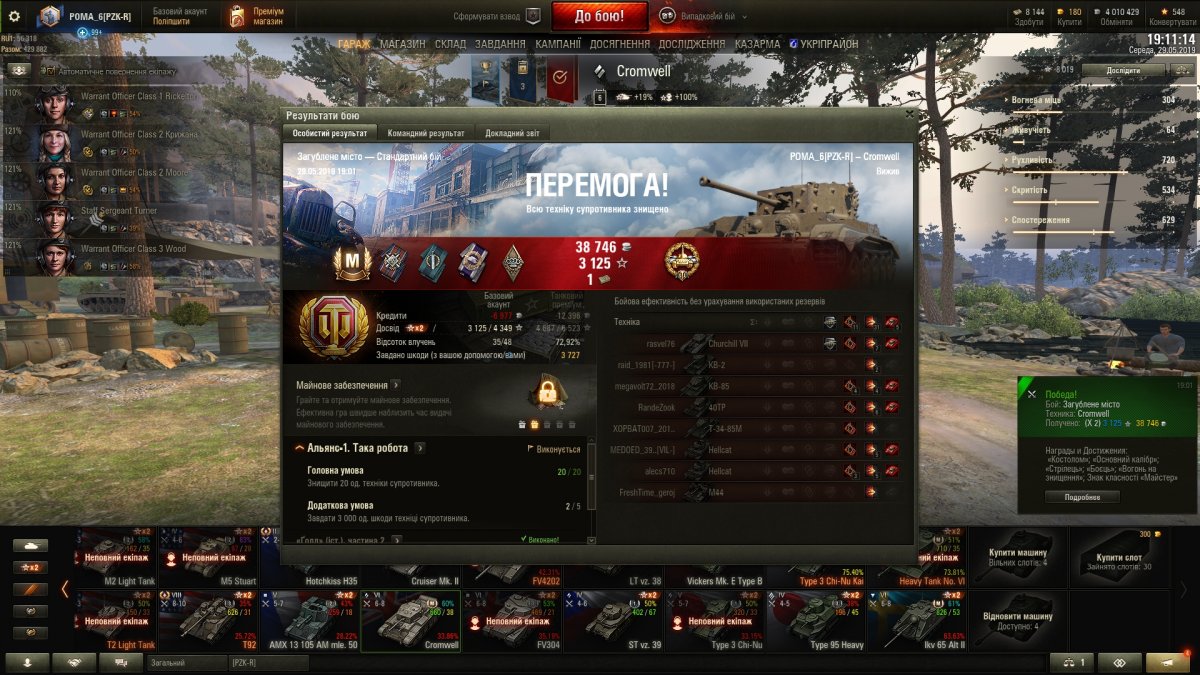The width and height of the screenshot is (1200, 675).
Task: Open the "МАГАЗИН" menu section
Action: [402, 44]
